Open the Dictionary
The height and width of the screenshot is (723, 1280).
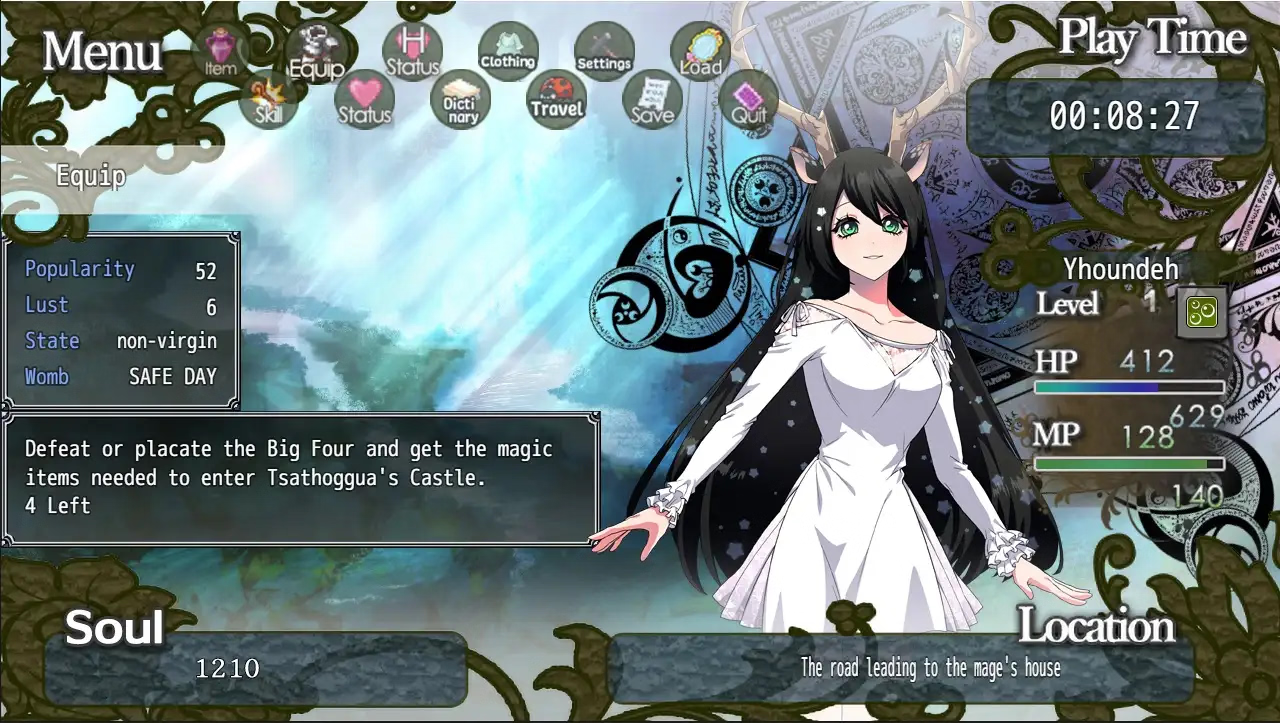pos(460,100)
